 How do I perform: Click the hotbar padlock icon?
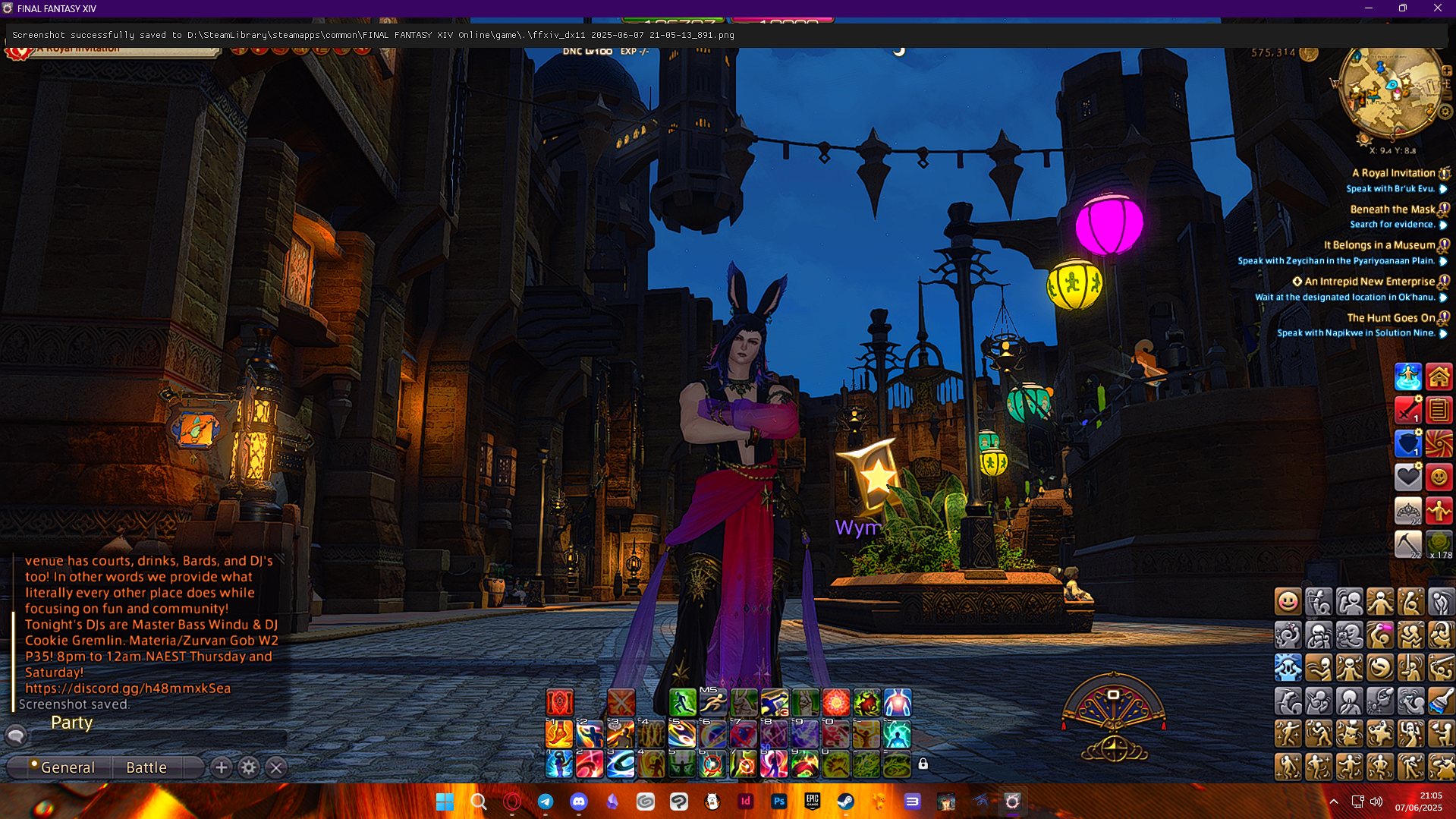(923, 764)
